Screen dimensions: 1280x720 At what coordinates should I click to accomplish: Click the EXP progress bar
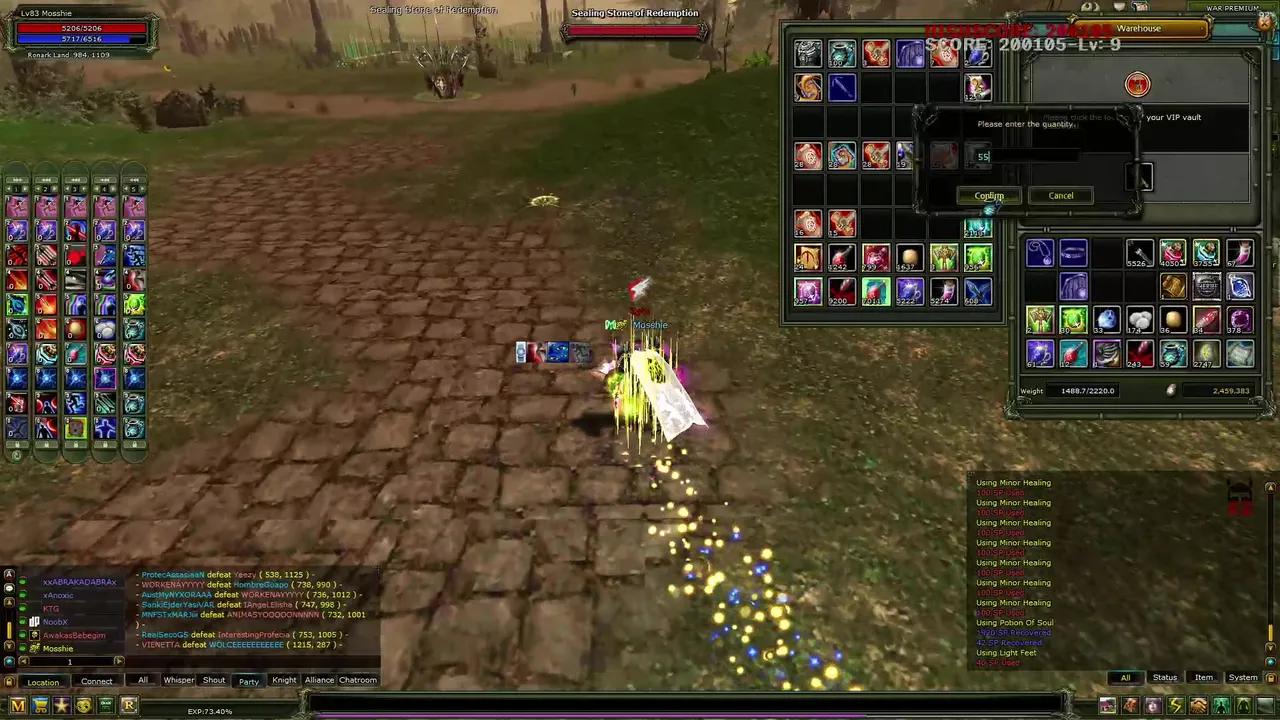(x=210, y=711)
